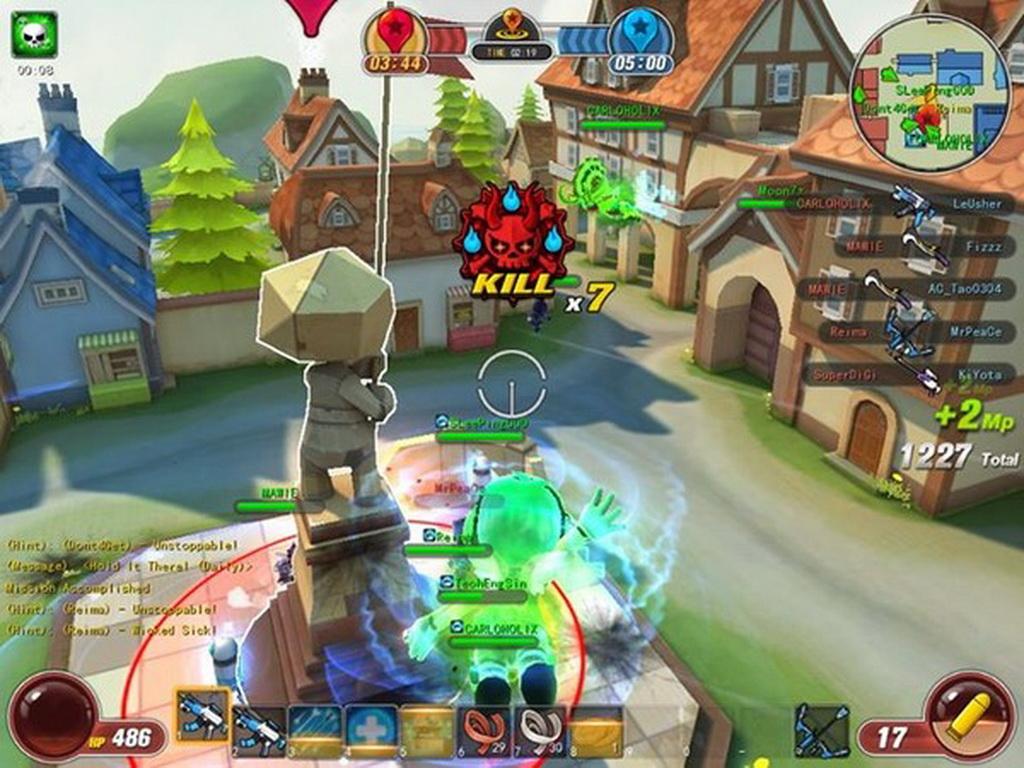Switch to the rifle in slot 2
Screen dimensions: 1024x768
(x=259, y=730)
